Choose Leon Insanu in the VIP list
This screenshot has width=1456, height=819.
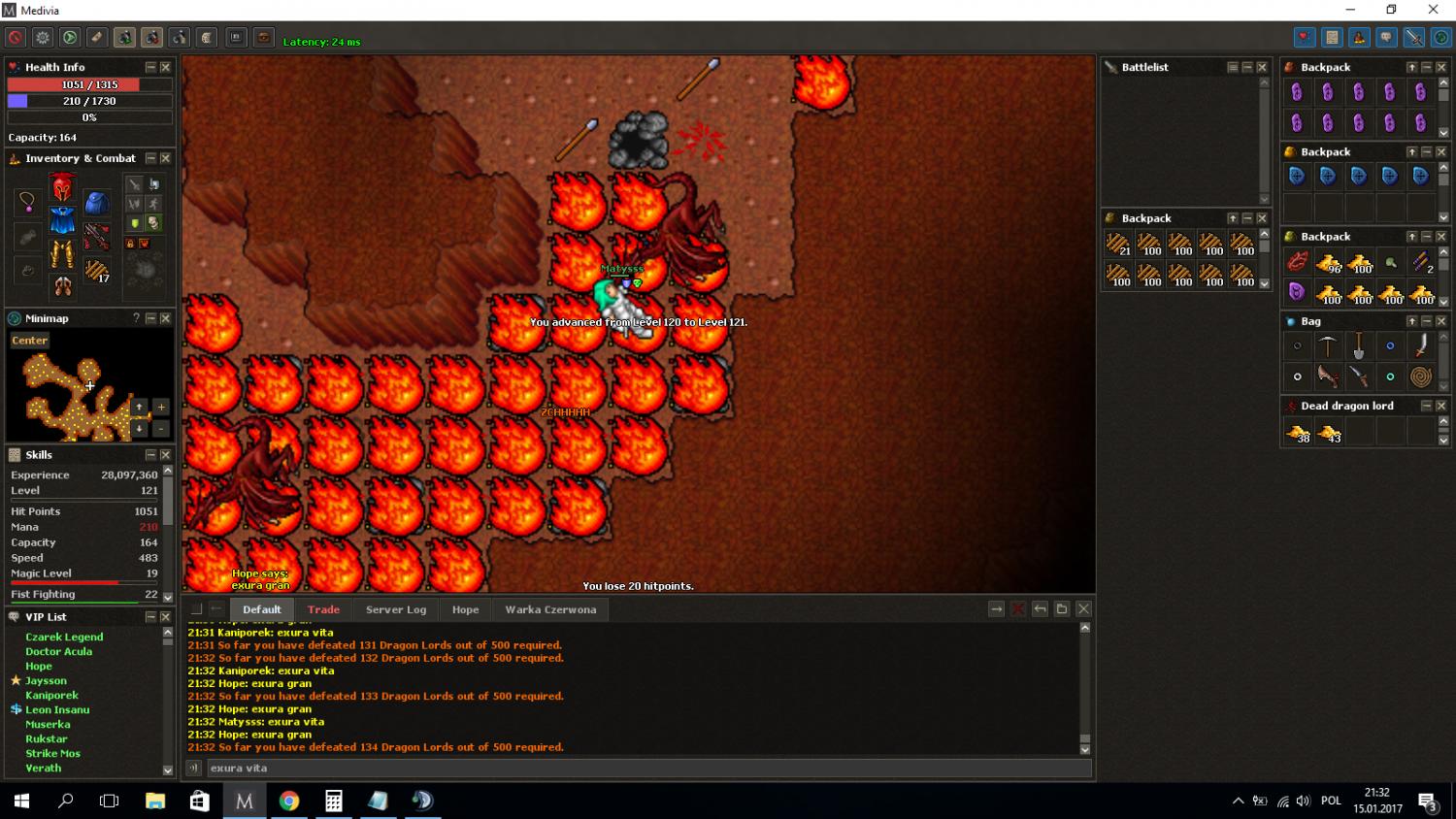(x=57, y=709)
